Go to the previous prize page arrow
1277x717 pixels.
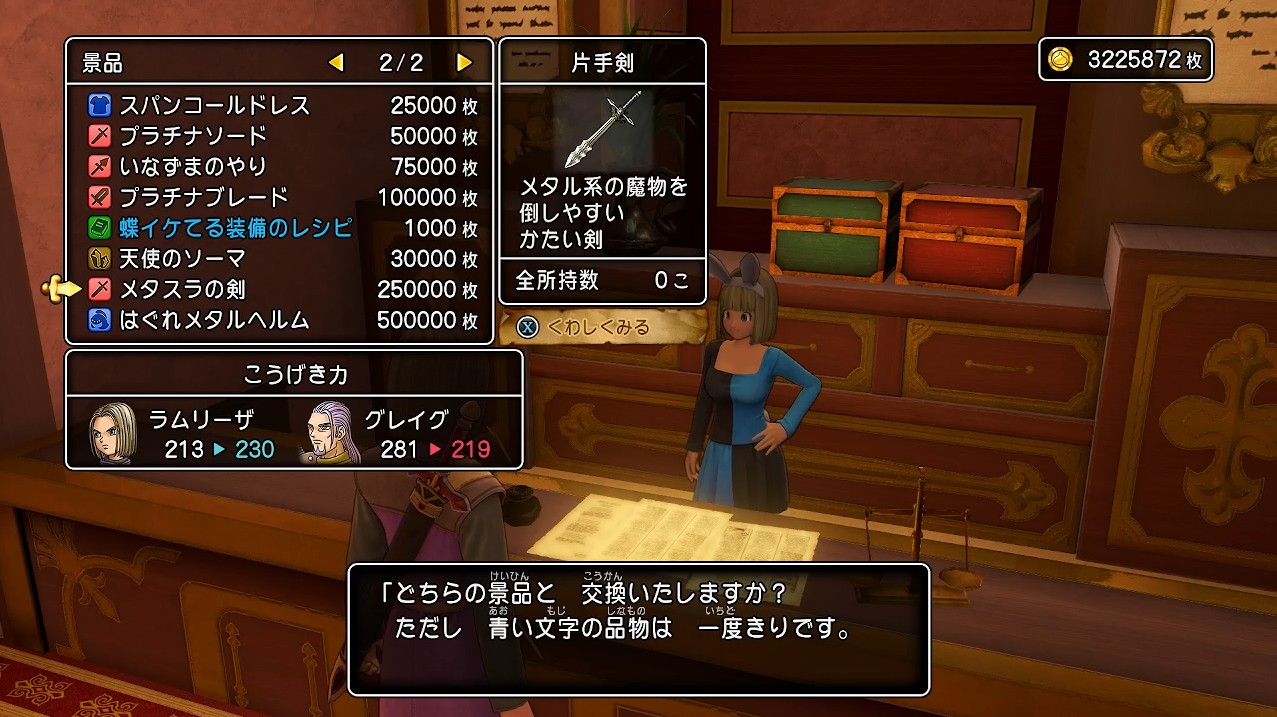coord(336,63)
